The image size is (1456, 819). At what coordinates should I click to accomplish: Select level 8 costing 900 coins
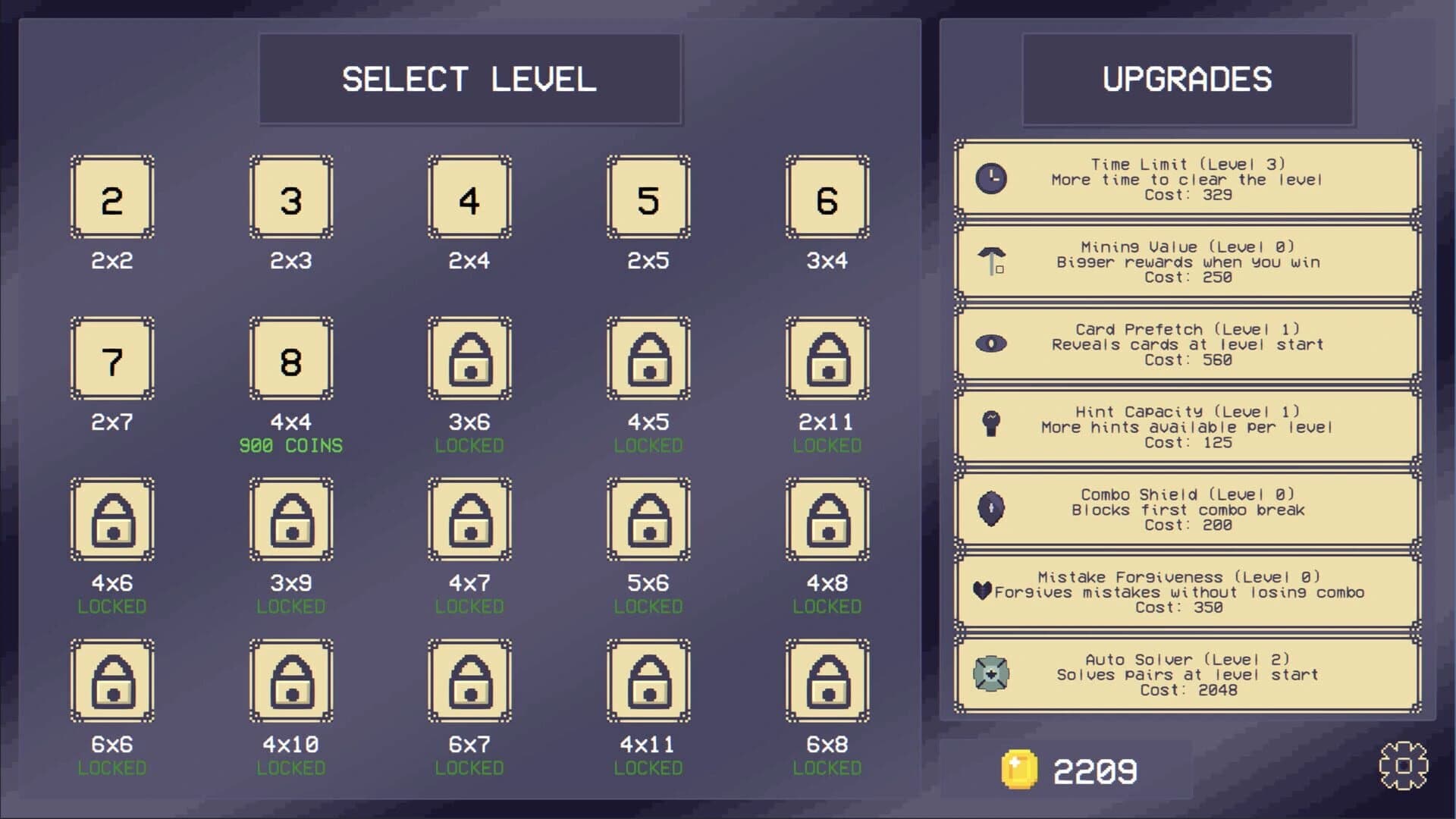290,360
